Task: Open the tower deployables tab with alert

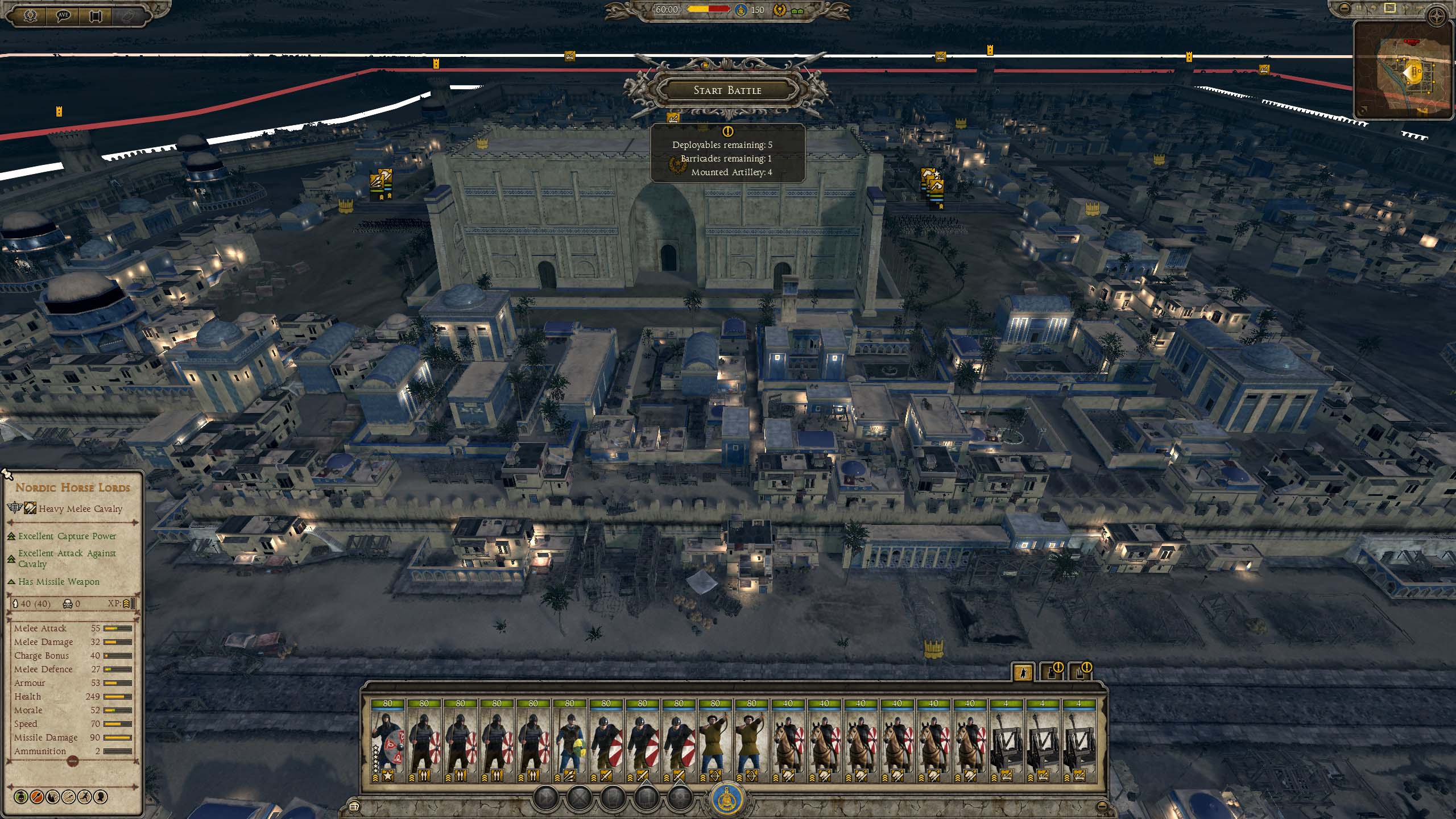Action: pos(1052,673)
